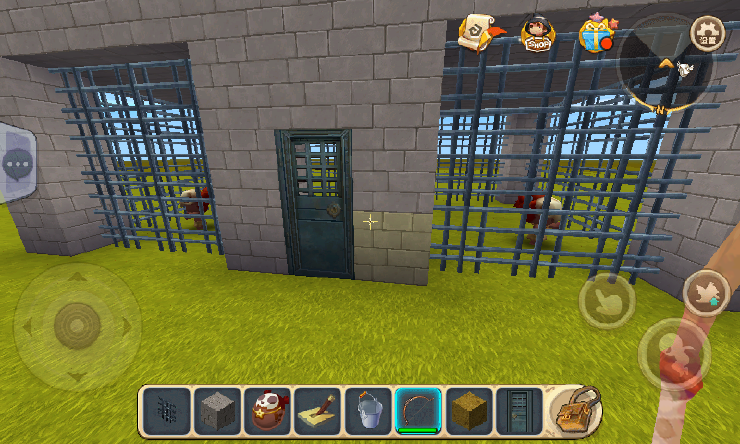Open the gift box rewards
Image resolution: width=740 pixels, height=444 pixels.
click(595, 33)
